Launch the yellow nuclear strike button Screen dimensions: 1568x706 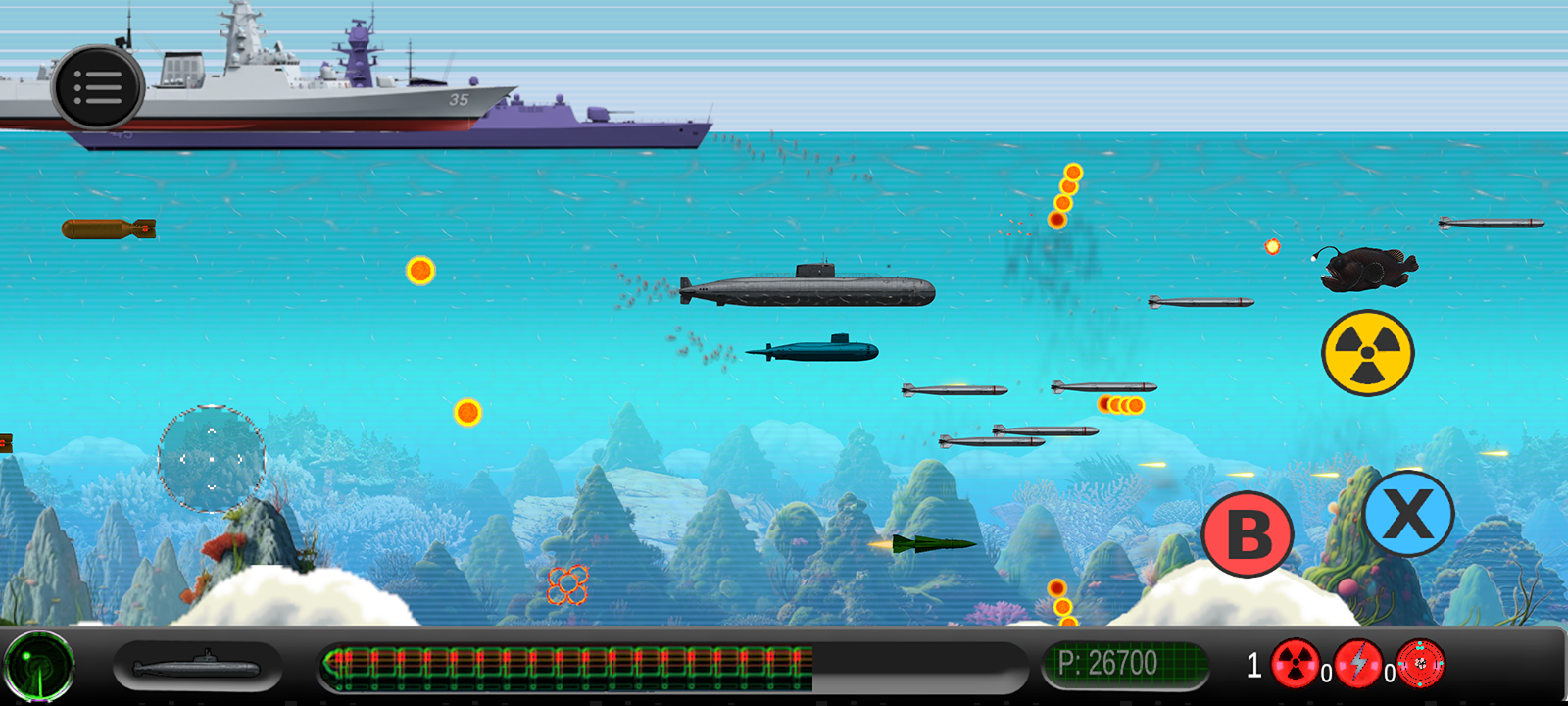point(1367,353)
